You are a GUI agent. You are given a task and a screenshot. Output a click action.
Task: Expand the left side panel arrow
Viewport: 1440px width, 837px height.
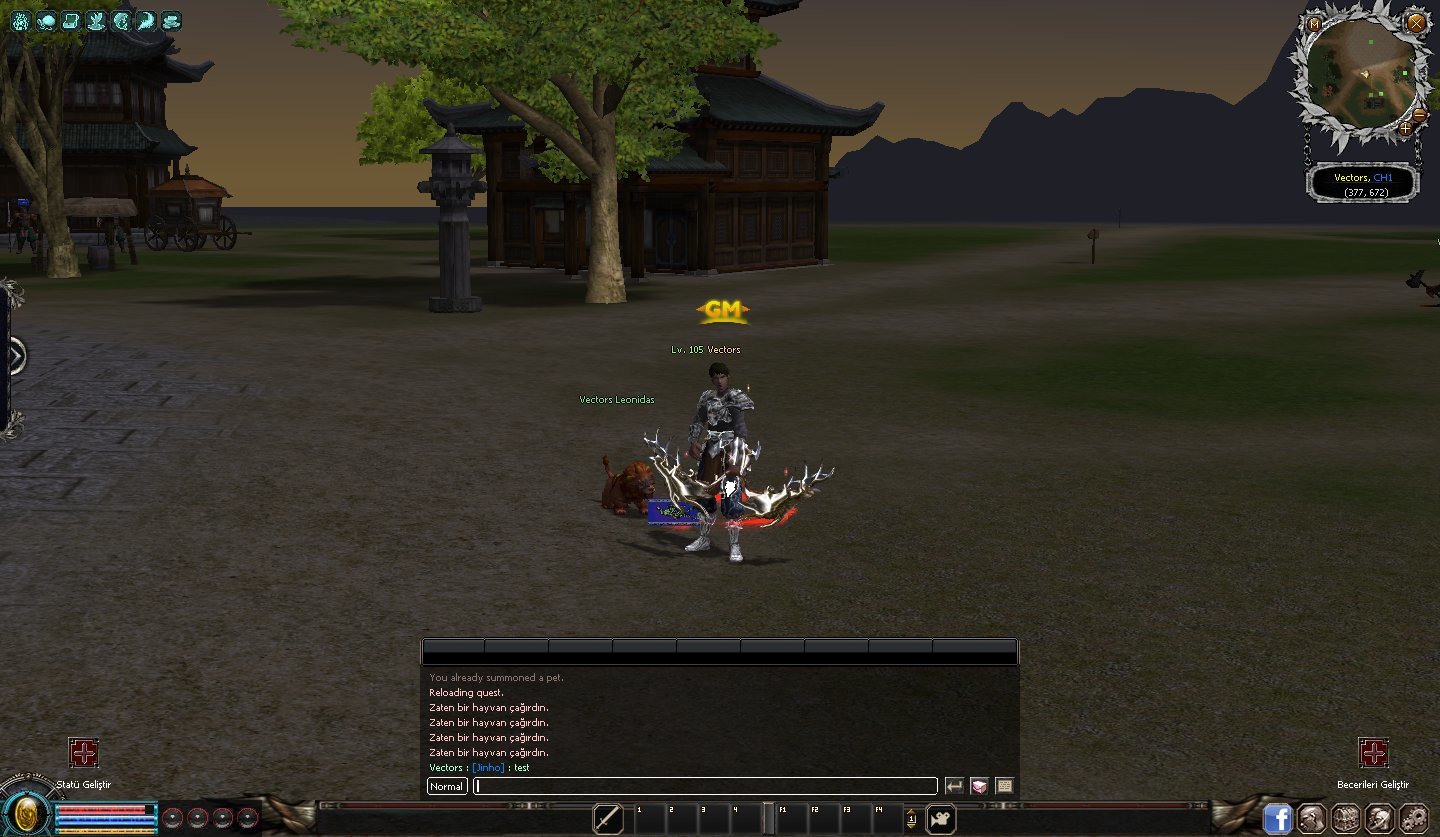coord(15,356)
